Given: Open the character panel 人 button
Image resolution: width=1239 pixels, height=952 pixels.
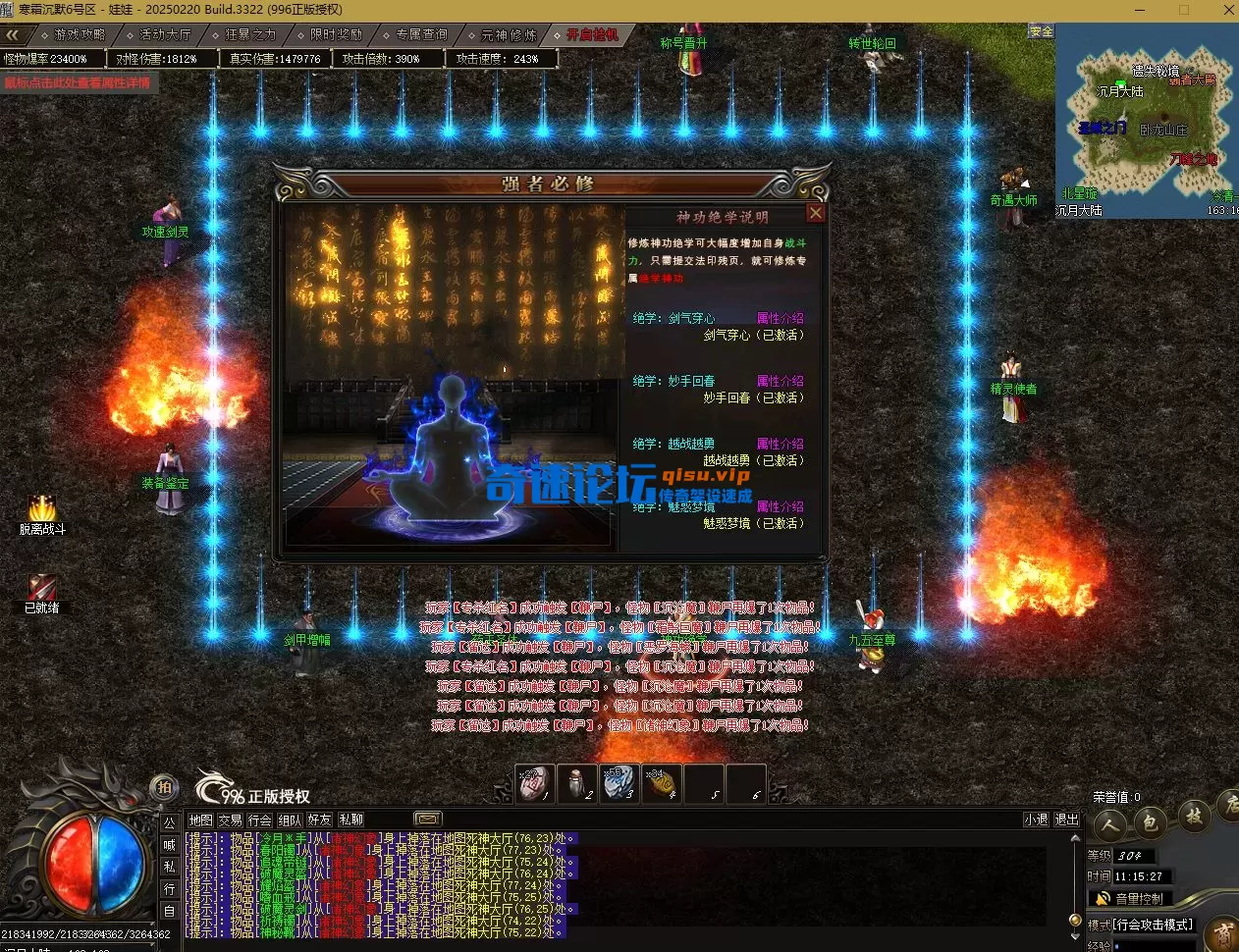Looking at the screenshot, I should pyautogui.click(x=1109, y=822).
